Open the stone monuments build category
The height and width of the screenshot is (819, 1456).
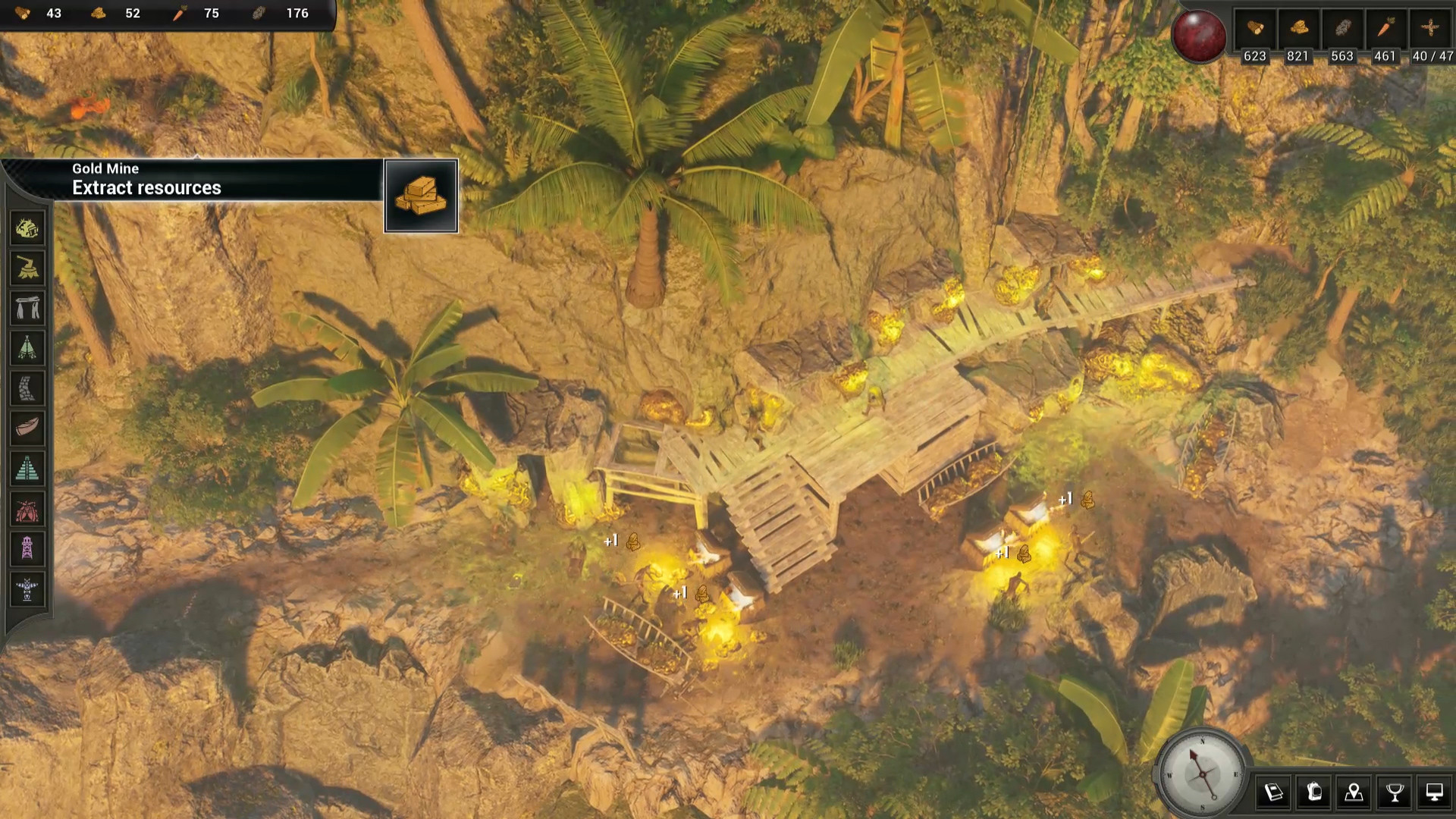27,309
